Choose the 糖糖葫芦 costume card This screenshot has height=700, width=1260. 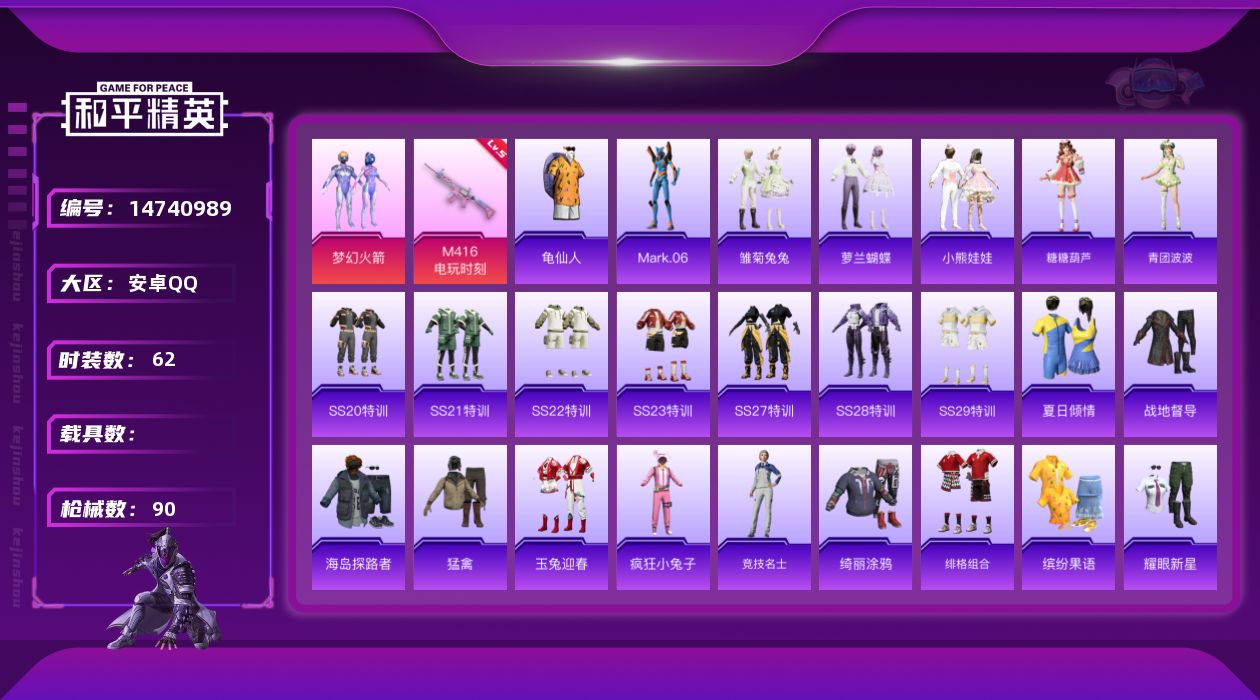click(x=1068, y=211)
